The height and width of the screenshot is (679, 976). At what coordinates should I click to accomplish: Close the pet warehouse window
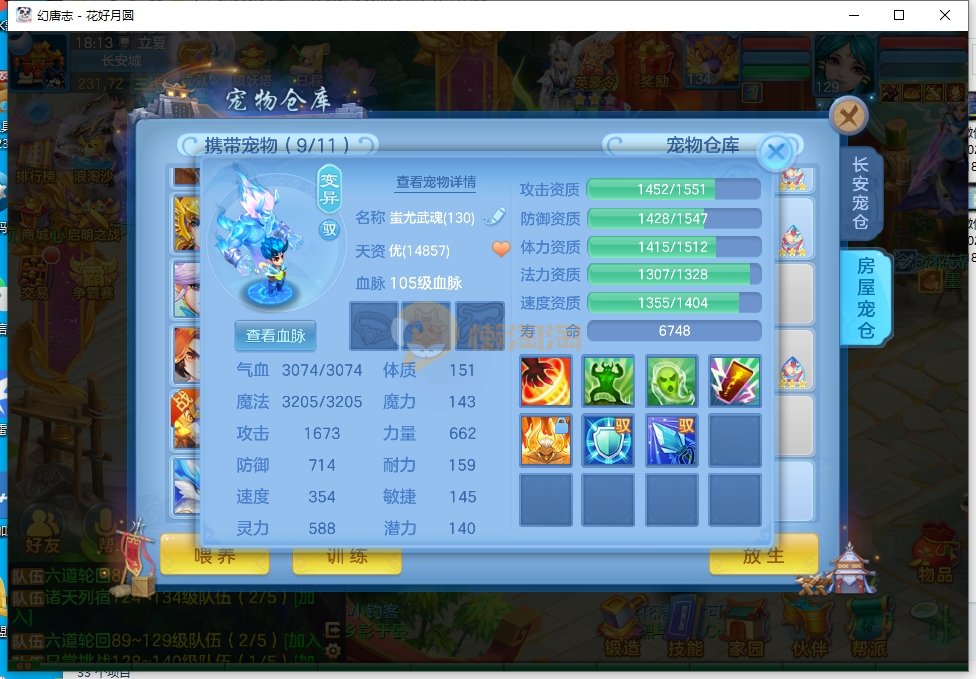[848, 117]
